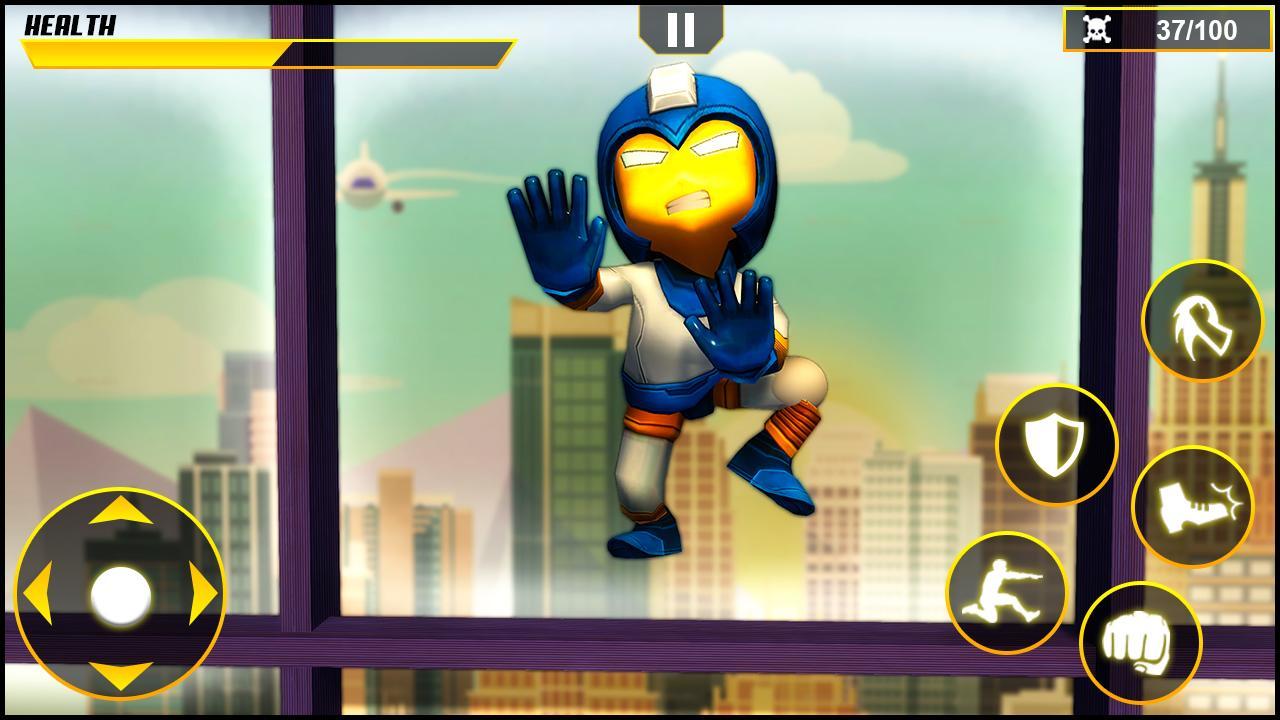The height and width of the screenshot is (720, 1280).
Task: Activate the grappling hook ability
Action: pyautogui.click(x=1201, y=317)
